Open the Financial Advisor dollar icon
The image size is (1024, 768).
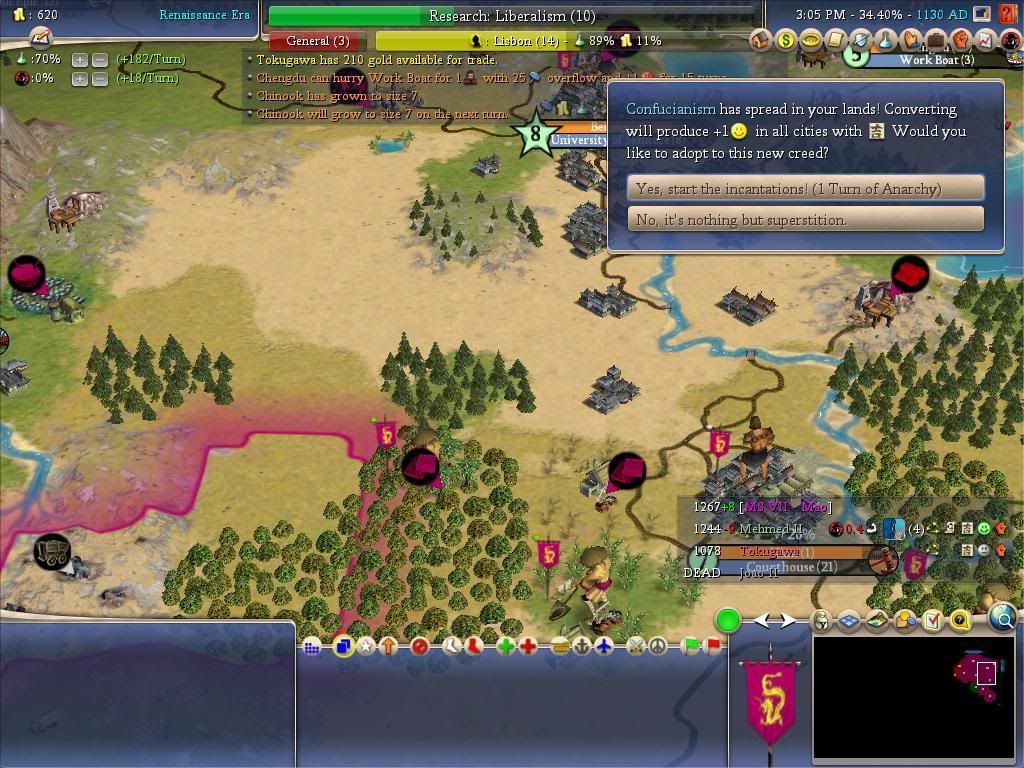pos(786,41)
